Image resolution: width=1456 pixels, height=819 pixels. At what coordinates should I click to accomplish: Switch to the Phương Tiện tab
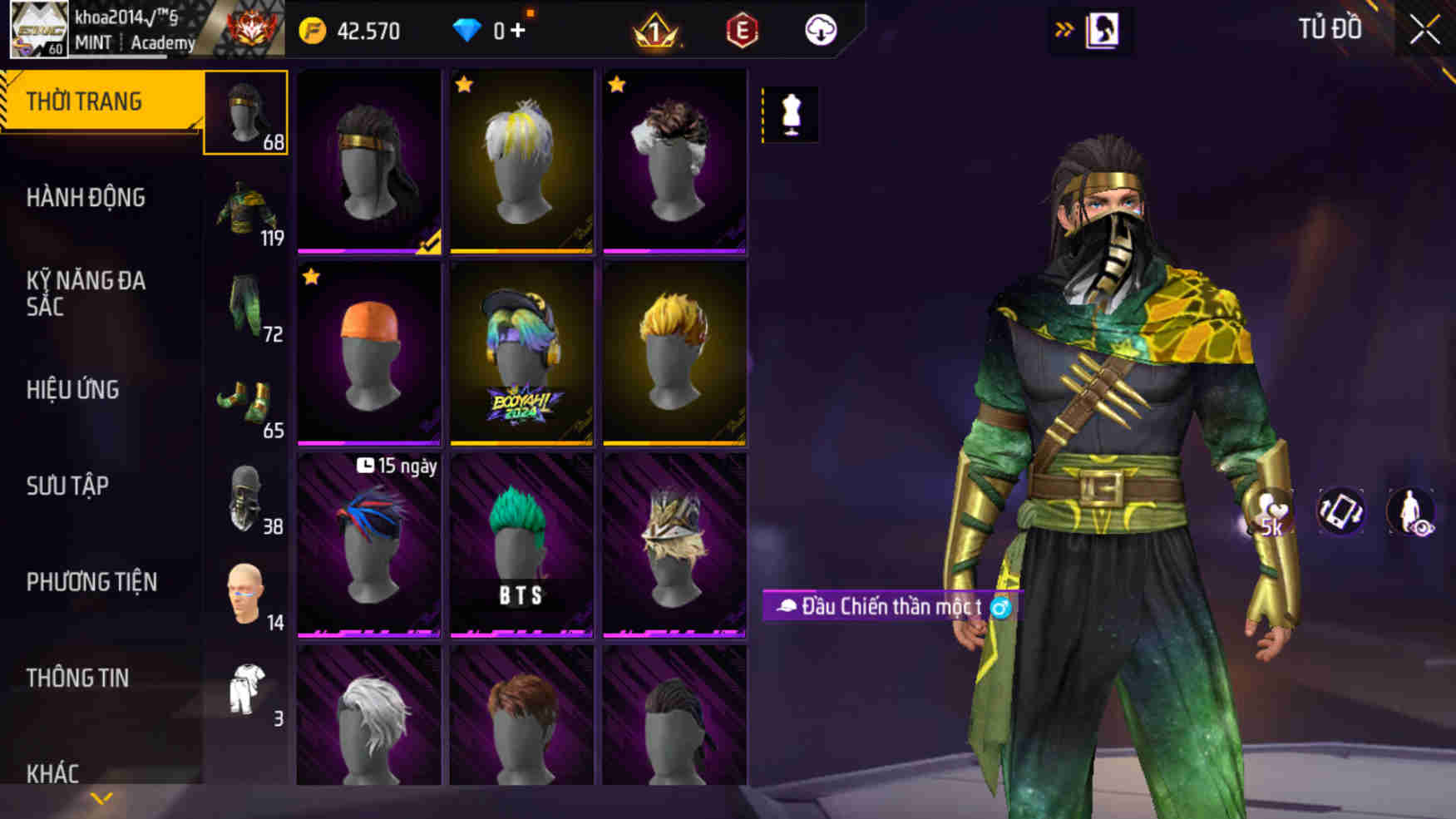(91, 582)
